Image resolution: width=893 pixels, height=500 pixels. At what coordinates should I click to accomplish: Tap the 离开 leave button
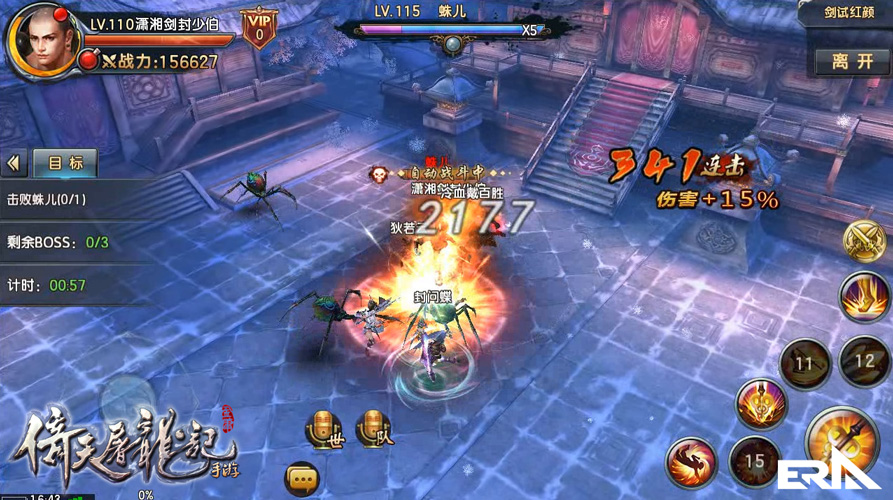click(x=852, y=61)
